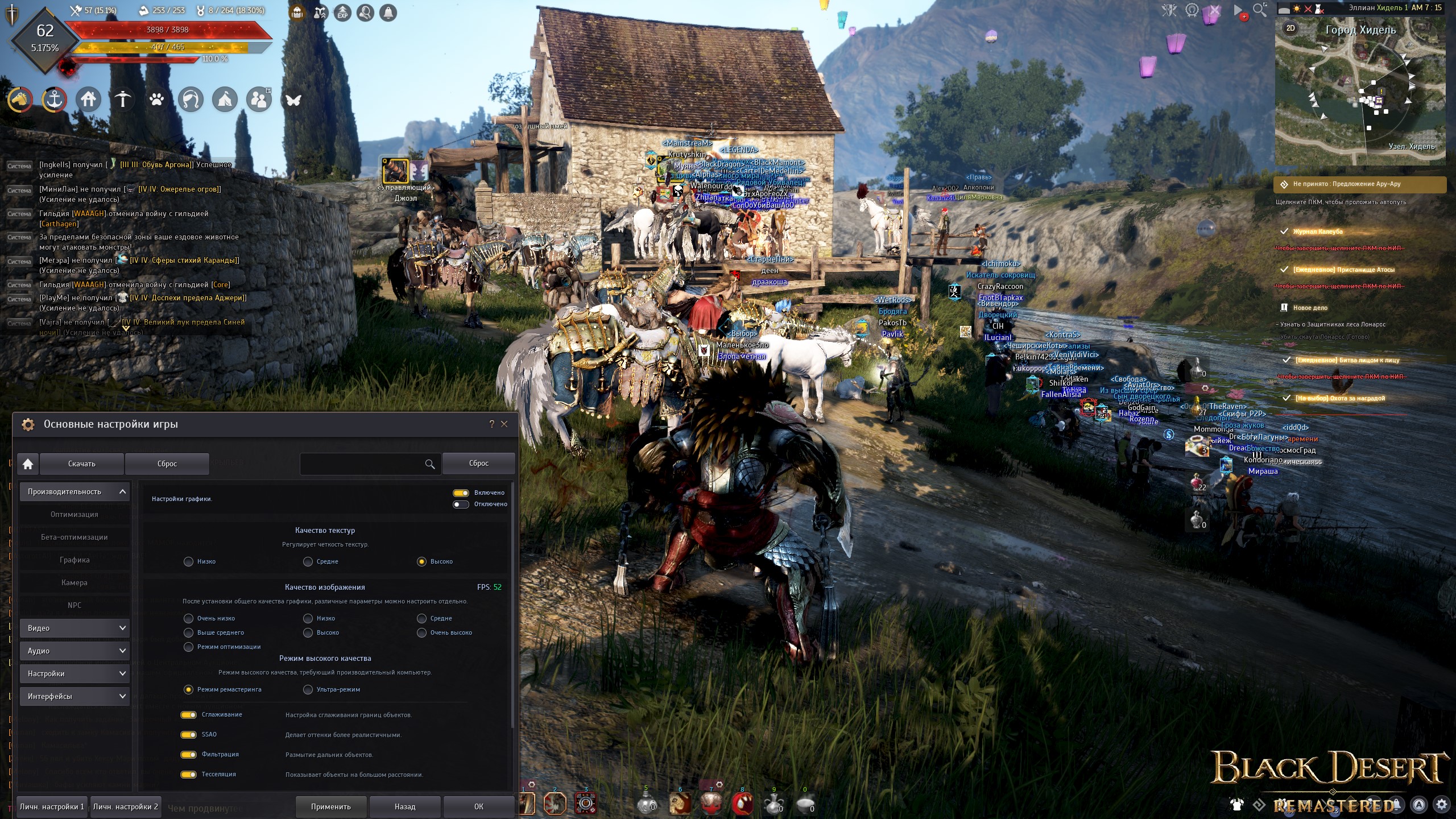Click the Применить button
This screenshot has width=1456, height=819.
[330, 806]
